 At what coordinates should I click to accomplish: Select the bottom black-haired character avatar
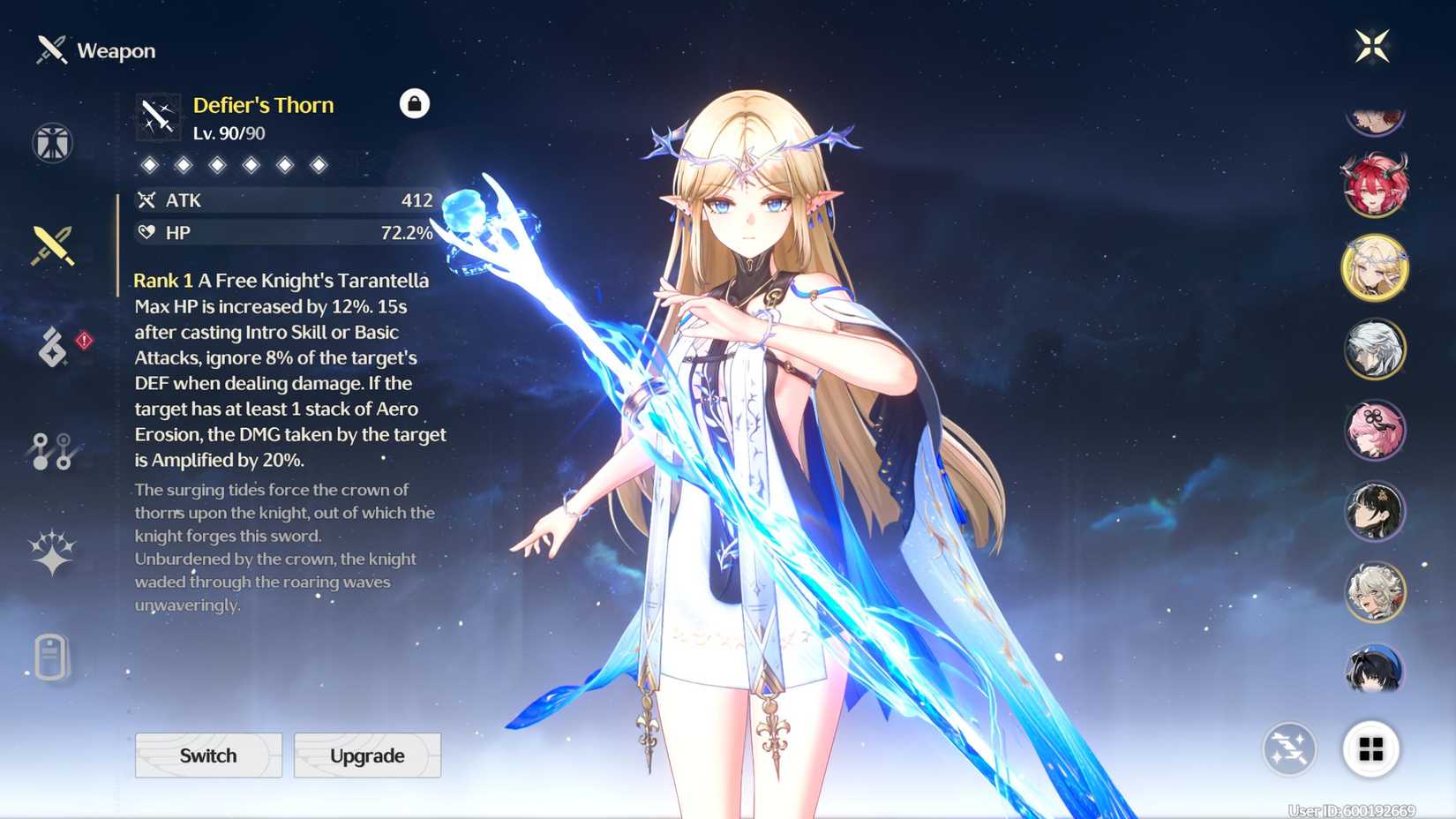point(1373,670)
